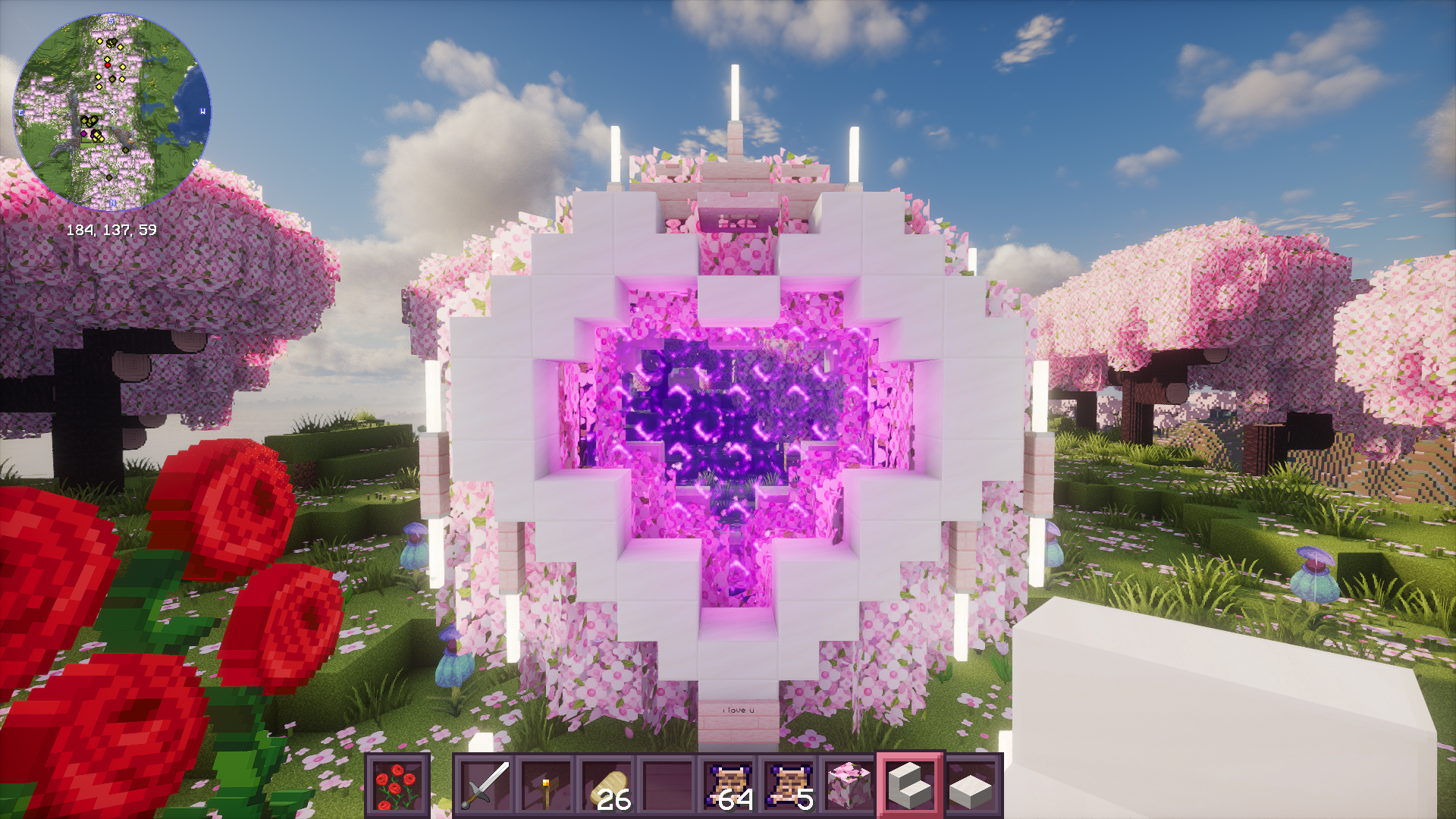Click the N compass label on the minimap
The height and width of the screenshot is (819, 1456).
[113, 202]
